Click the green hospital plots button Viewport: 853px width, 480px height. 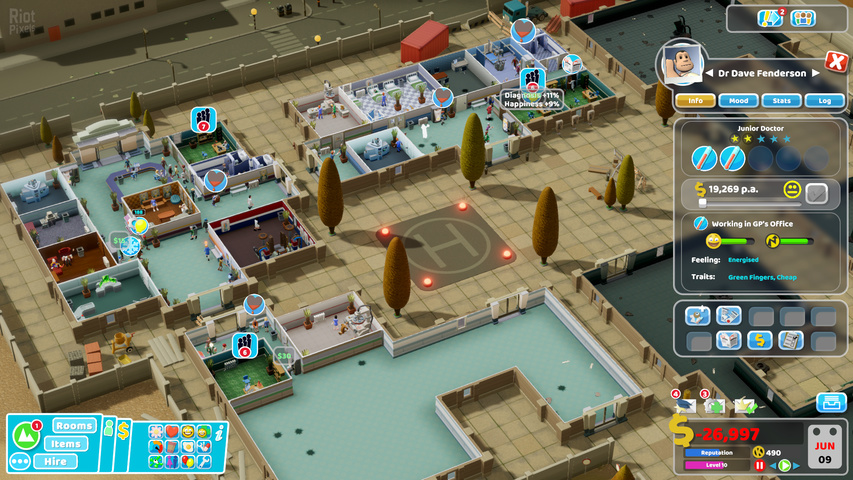(x=25, y=435)
